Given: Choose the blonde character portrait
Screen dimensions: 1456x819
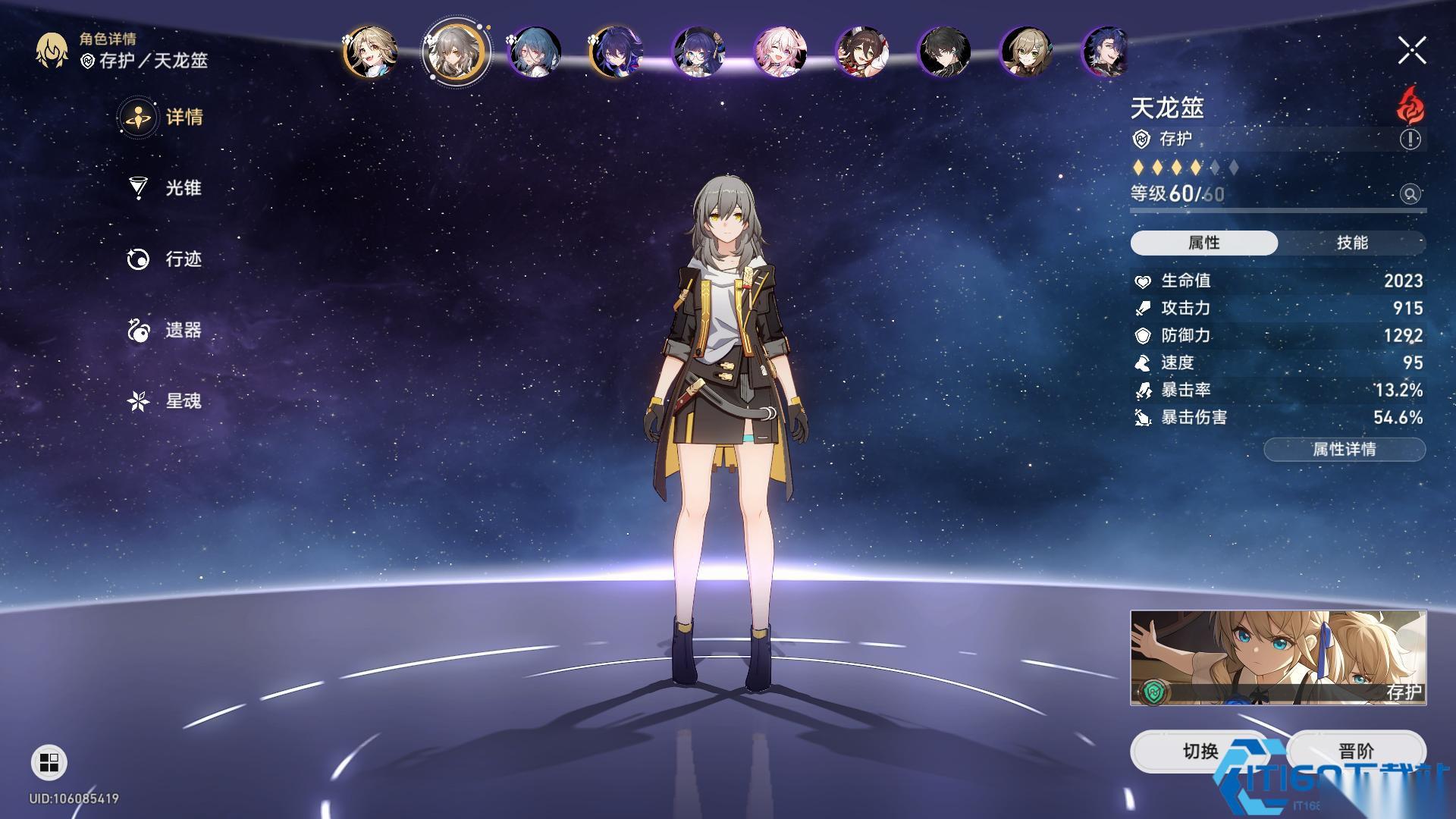Looking at the screenshot, I should pos(370,52).
